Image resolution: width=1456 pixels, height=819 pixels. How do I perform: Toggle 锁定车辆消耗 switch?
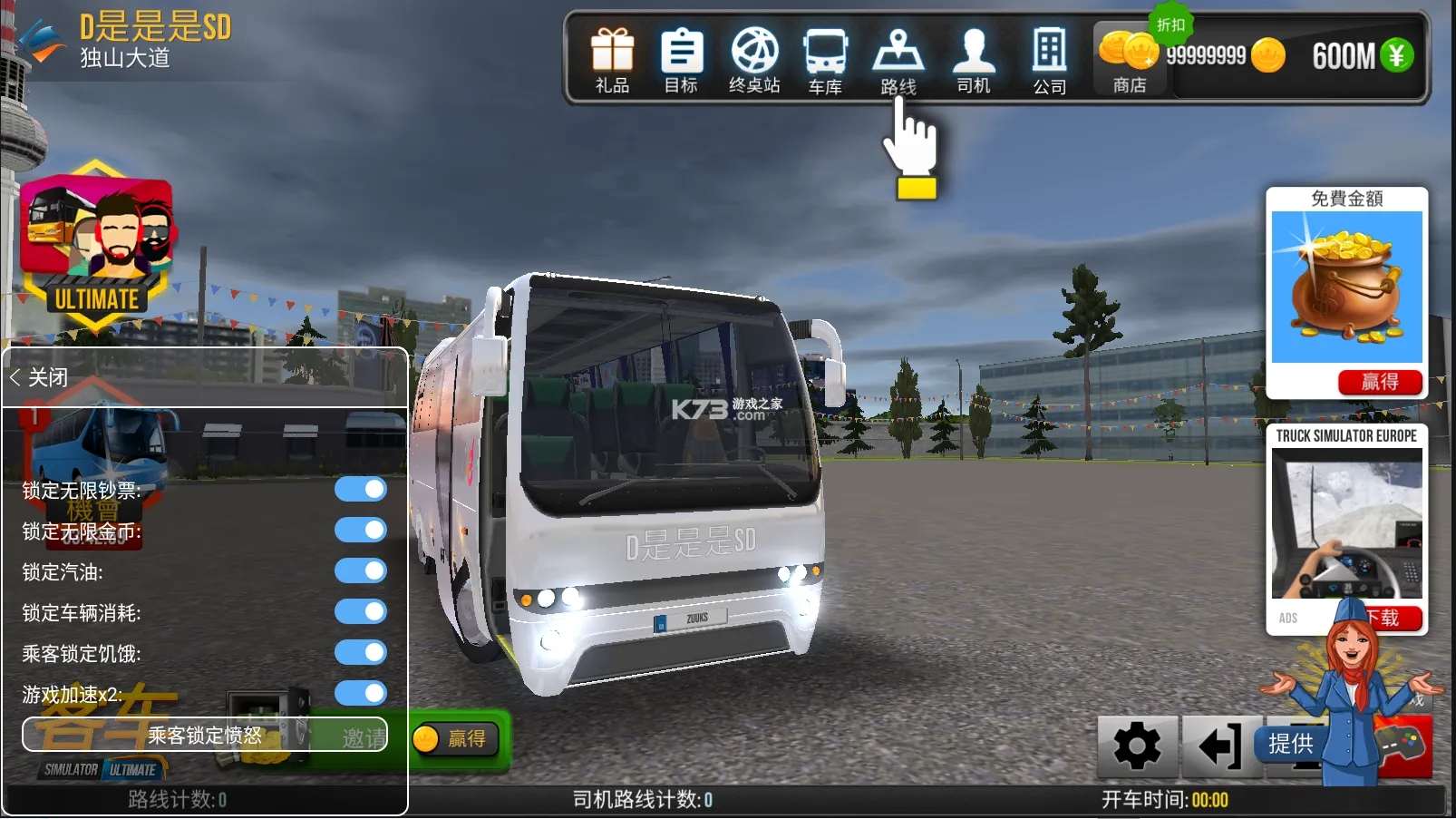361,612
